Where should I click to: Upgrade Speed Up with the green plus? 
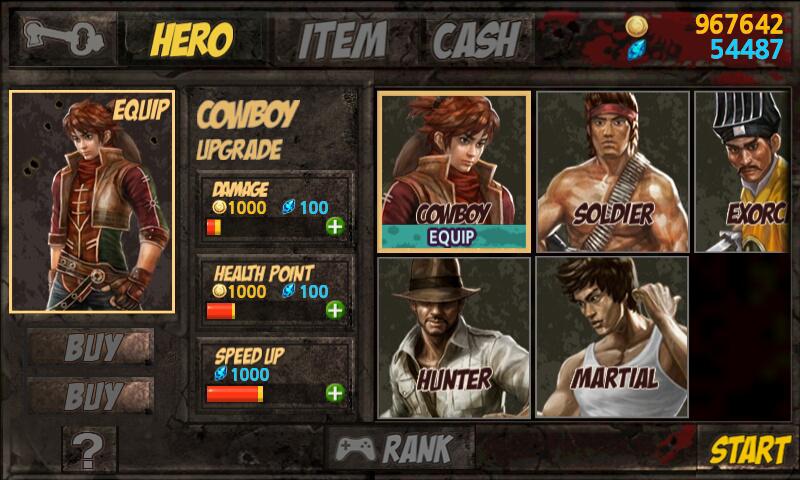coord(334,393)
